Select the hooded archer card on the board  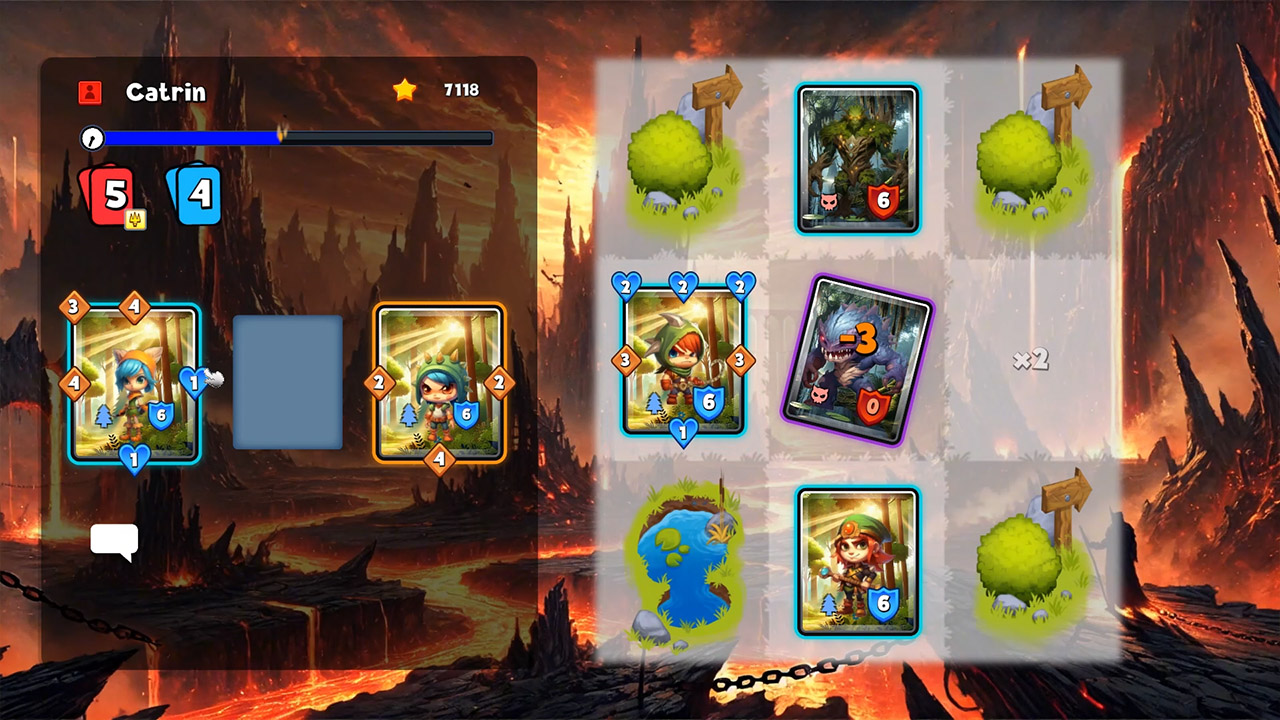coord(684,360)
